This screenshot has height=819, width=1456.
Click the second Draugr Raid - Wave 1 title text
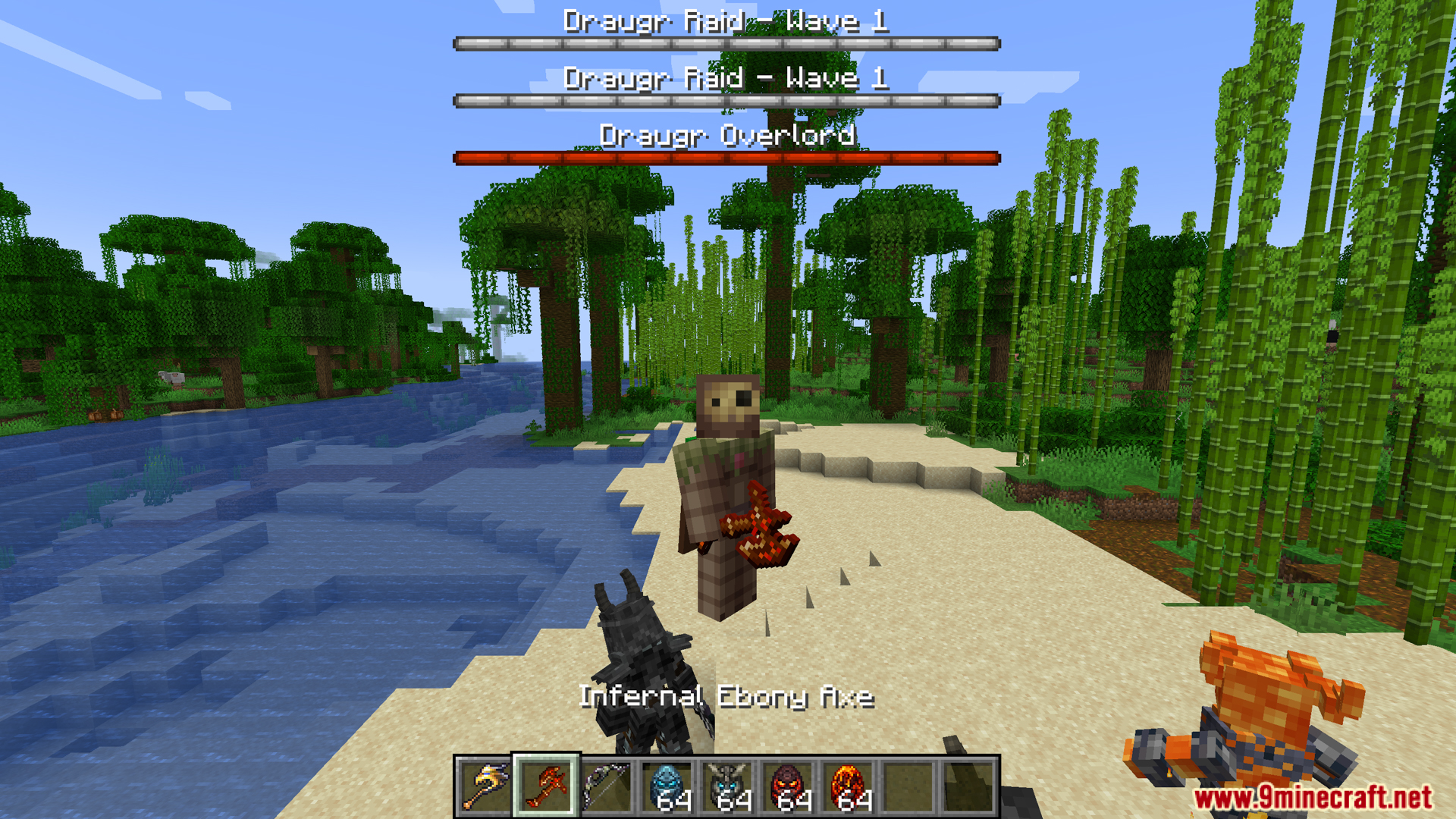click(x=726, y=78)
